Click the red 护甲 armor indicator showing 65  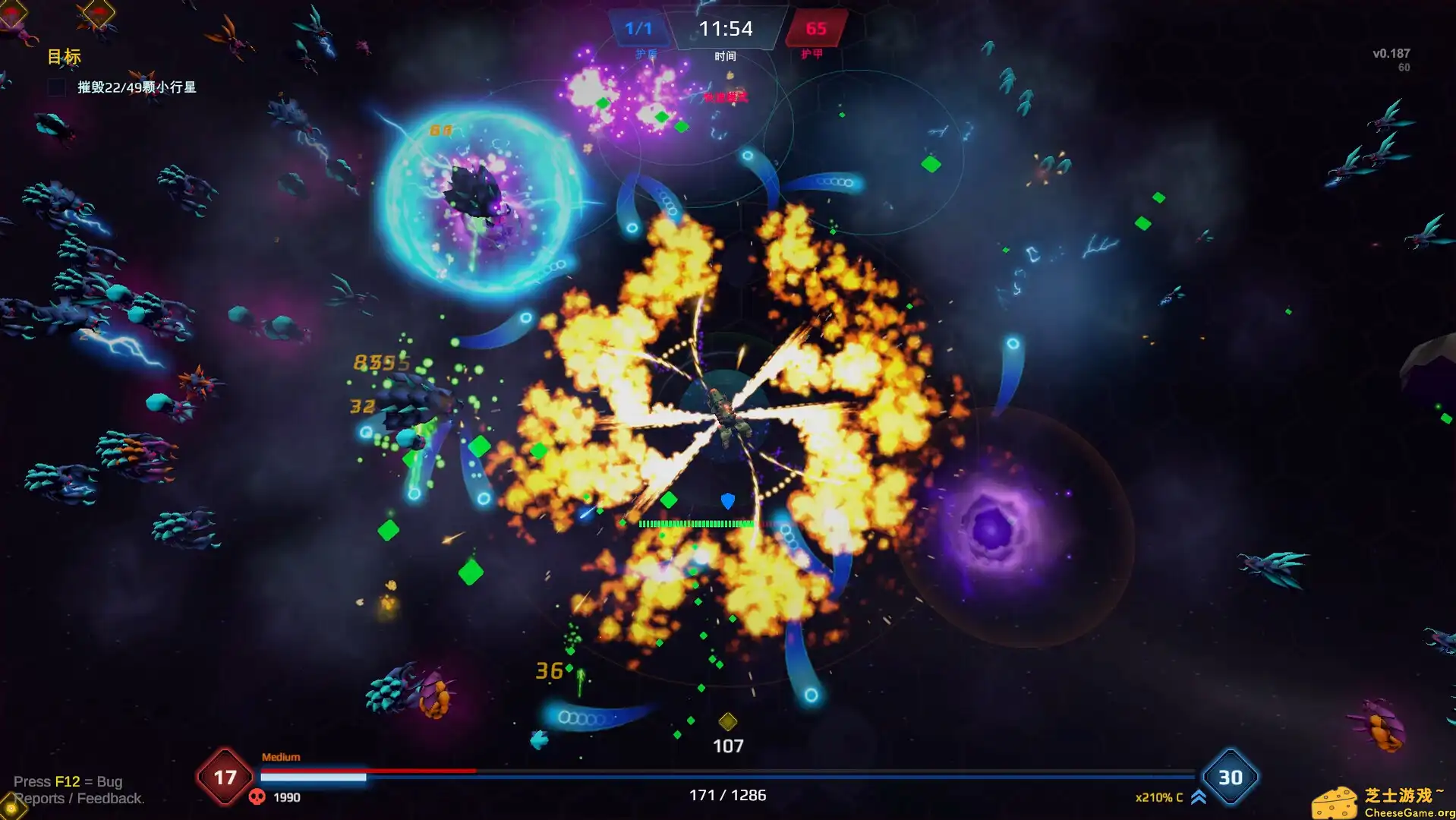[817, 30]
